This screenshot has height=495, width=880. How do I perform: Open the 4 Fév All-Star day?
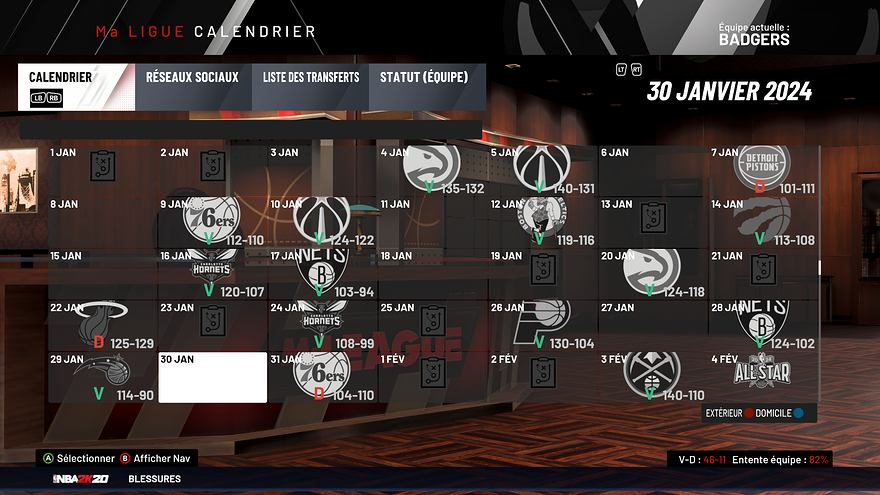click(x=763, y=377)
